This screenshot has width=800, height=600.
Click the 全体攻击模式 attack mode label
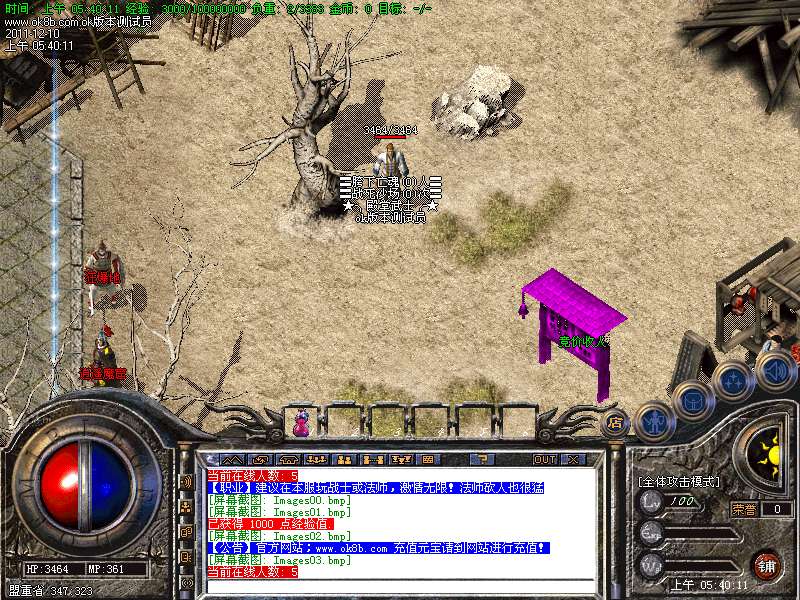coord(680,481)
